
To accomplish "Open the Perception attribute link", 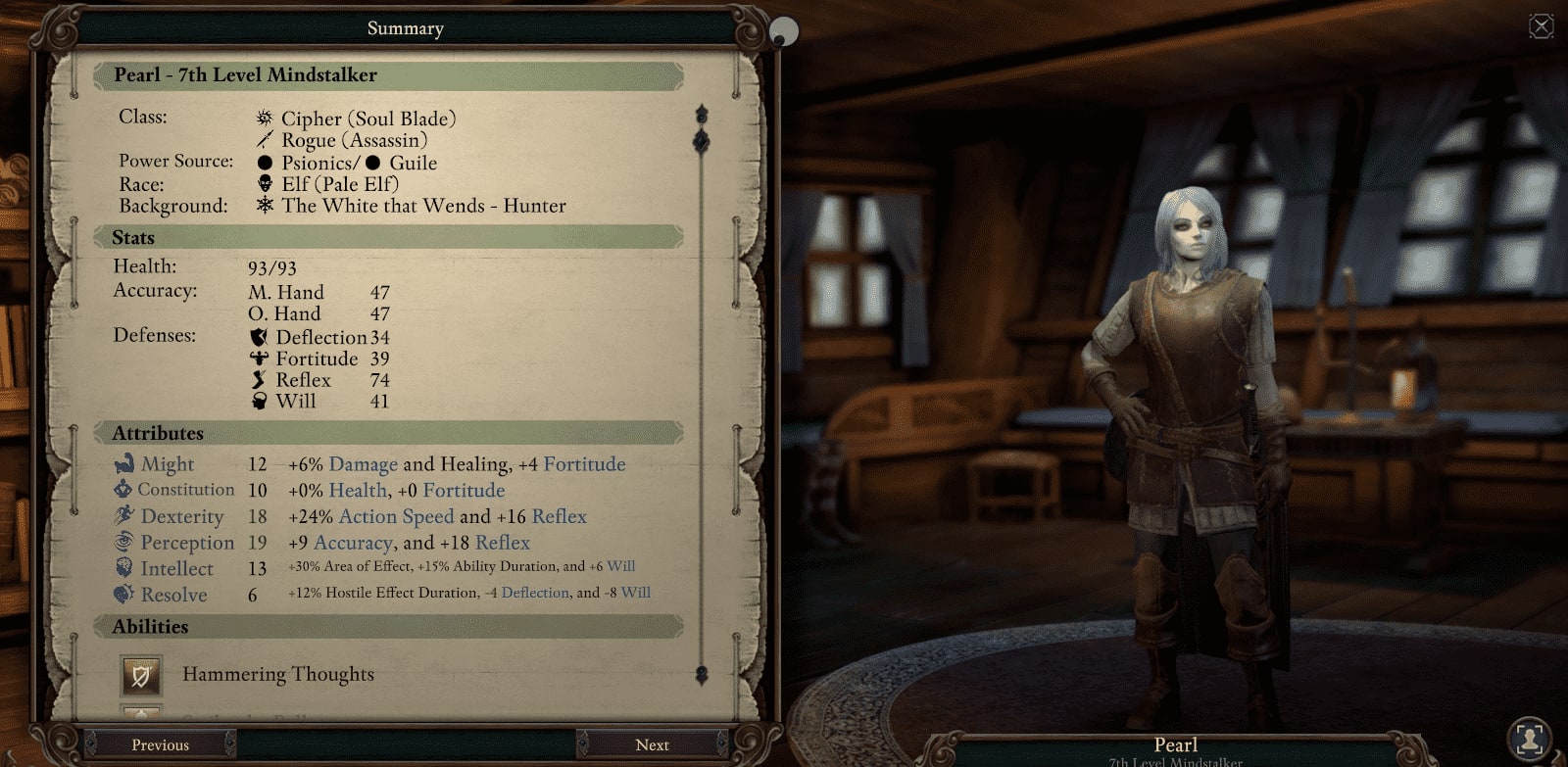I will [187, 543].
